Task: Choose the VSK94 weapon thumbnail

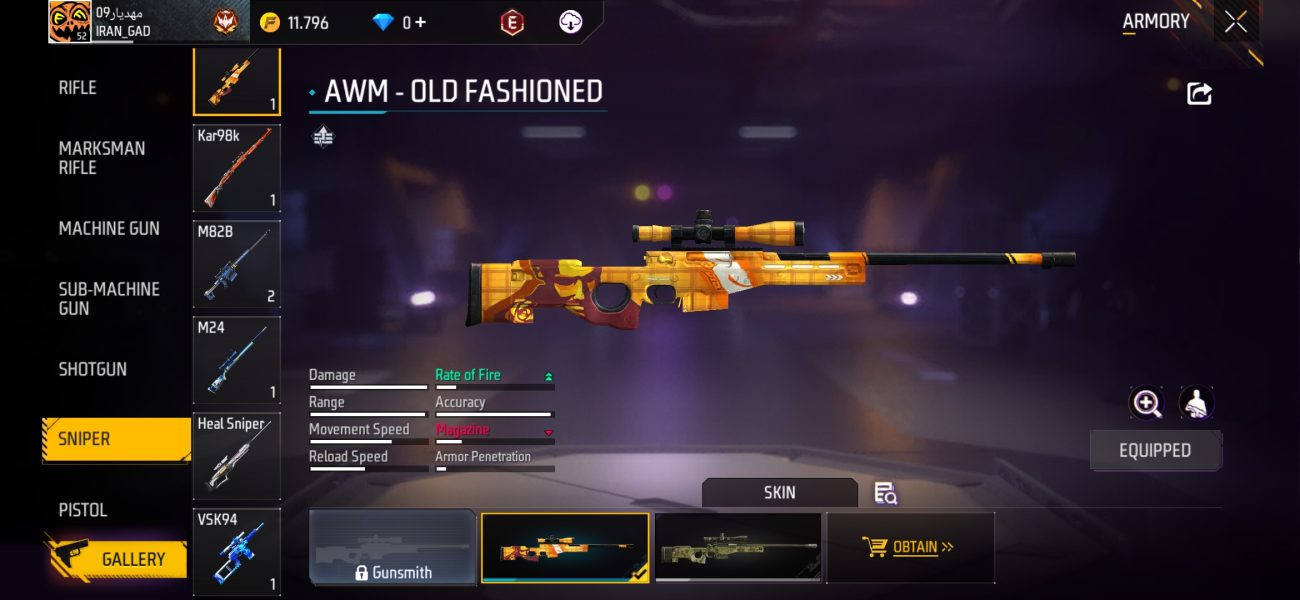Action: pyautogui.click(x=236, y=550)
